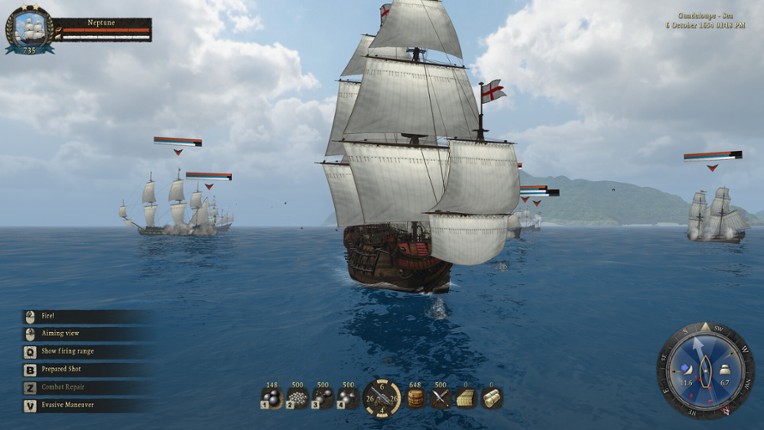Viewport: 764px width, 430px height.
Task: Pick the ammo slot numbered 4
Action: [349, 398]
